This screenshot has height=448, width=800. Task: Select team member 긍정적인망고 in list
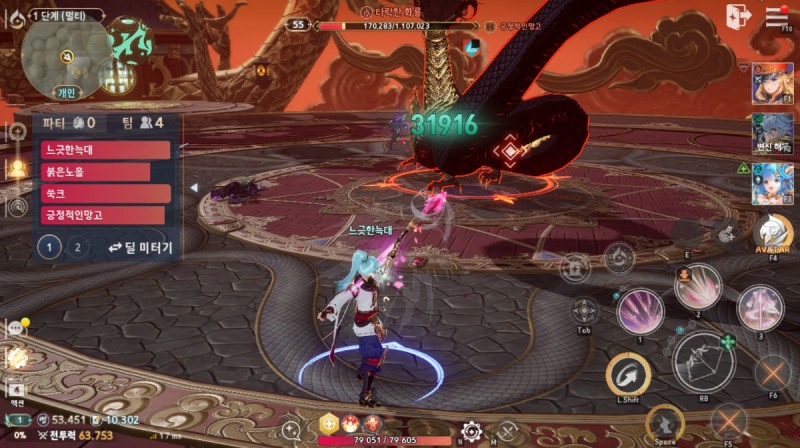click(102, 215)
